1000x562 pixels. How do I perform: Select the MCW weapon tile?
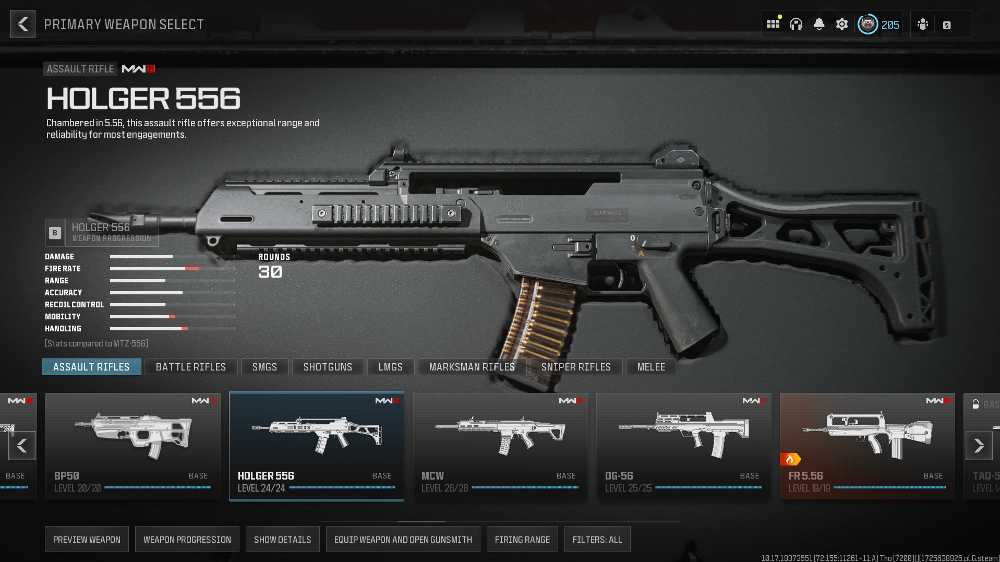[500, 445]
